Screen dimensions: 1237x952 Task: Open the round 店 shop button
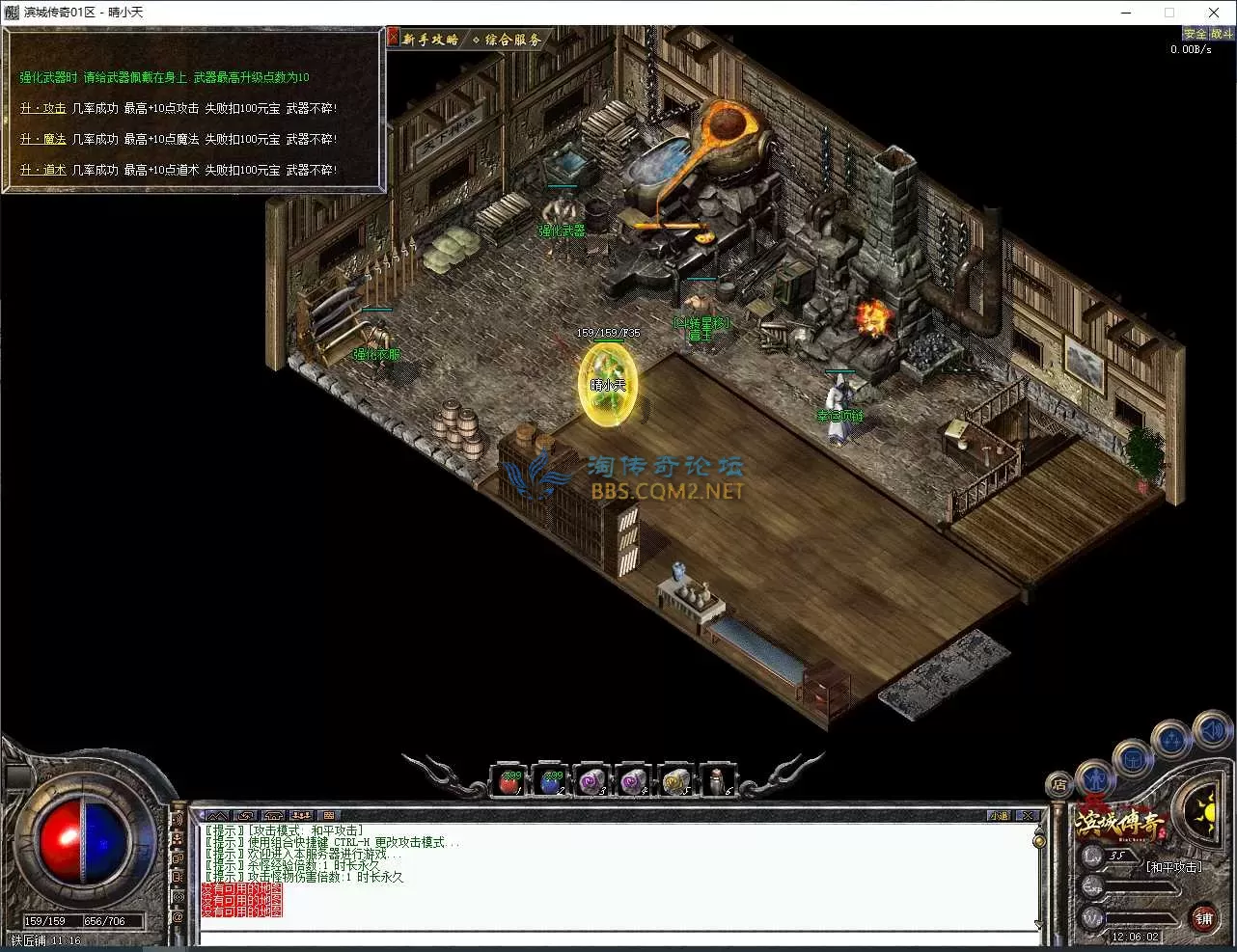1059,785
